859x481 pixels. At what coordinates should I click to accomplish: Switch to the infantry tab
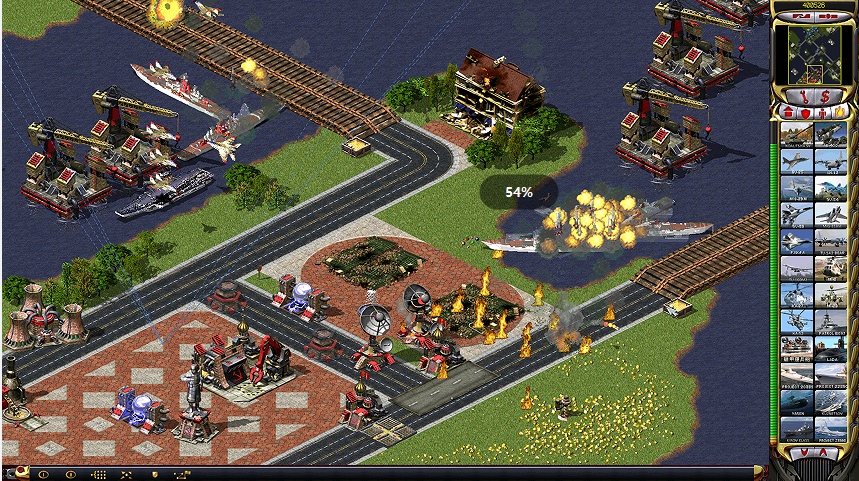point(822,113)
